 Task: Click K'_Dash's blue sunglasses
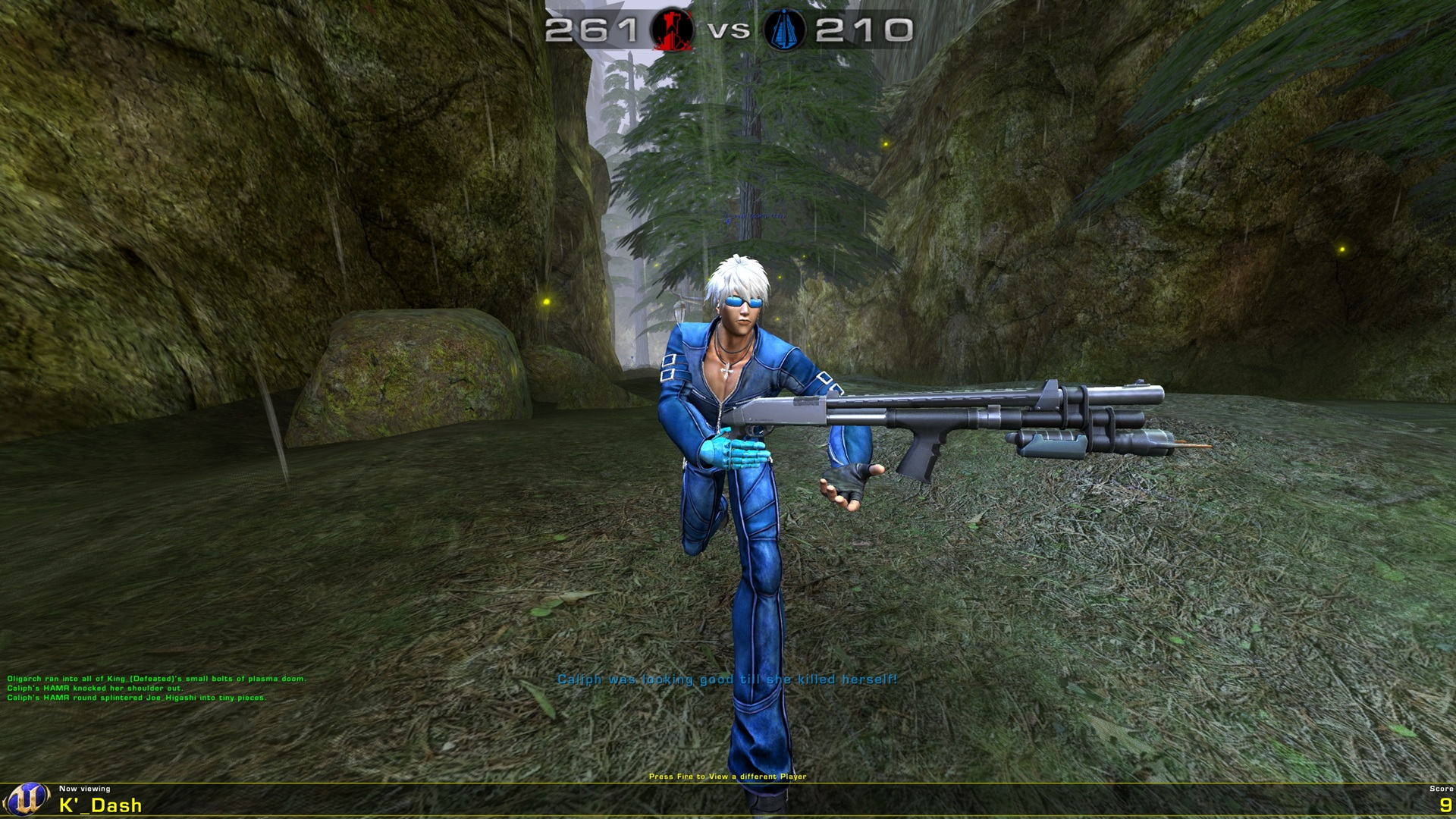742,300
